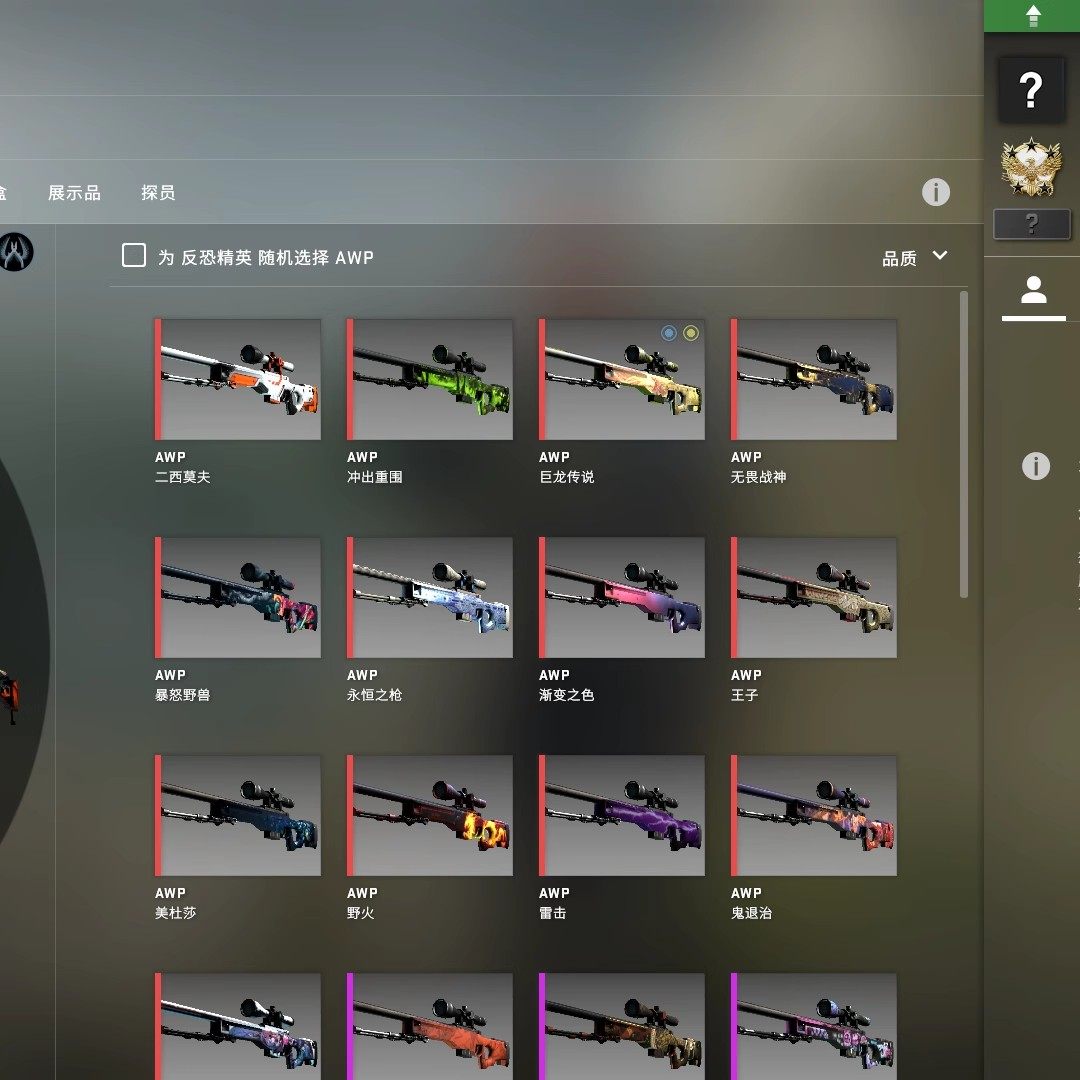Click the info icon beside the tabs

936,192
